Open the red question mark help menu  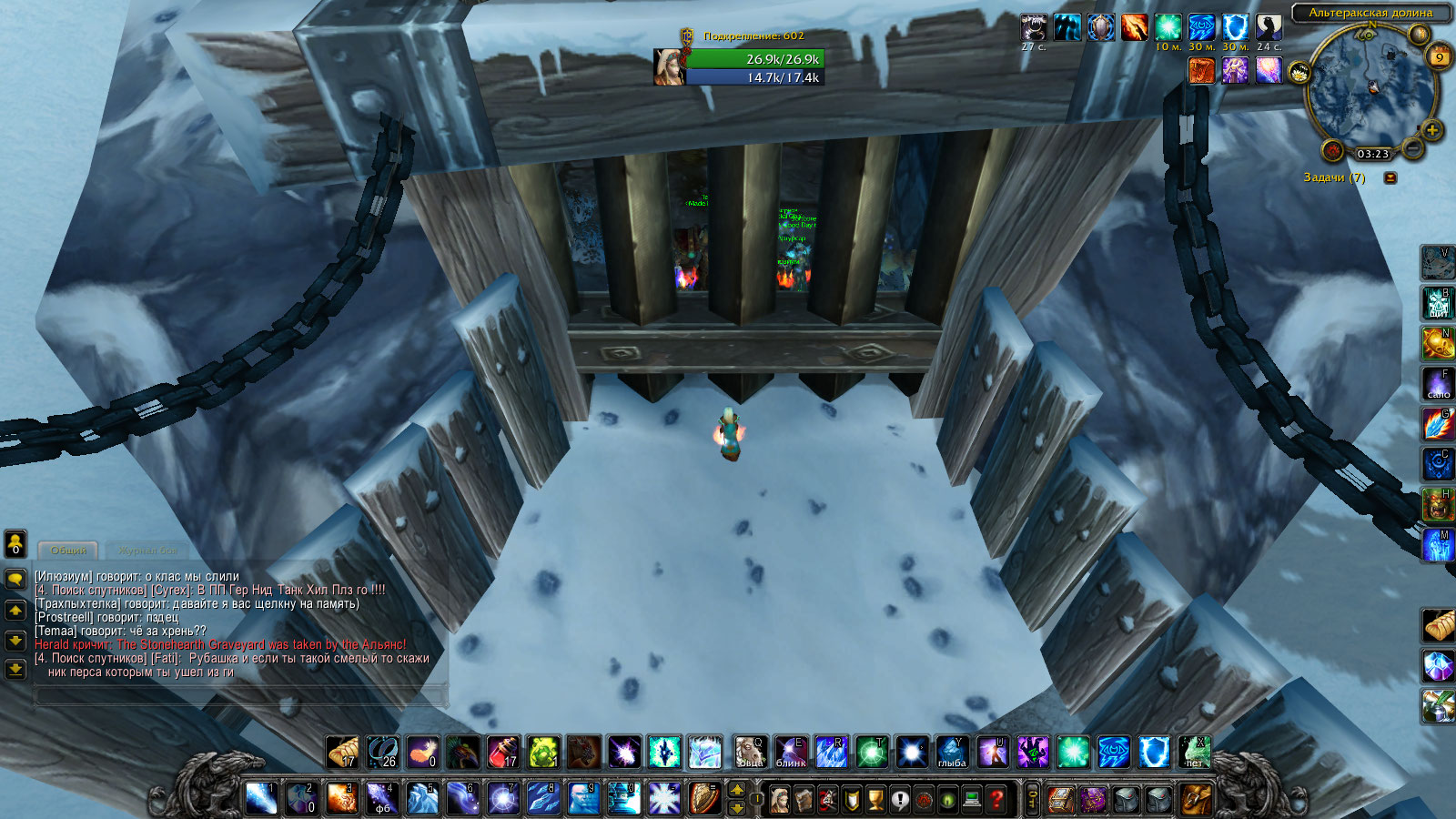click(x=996, y=800)
